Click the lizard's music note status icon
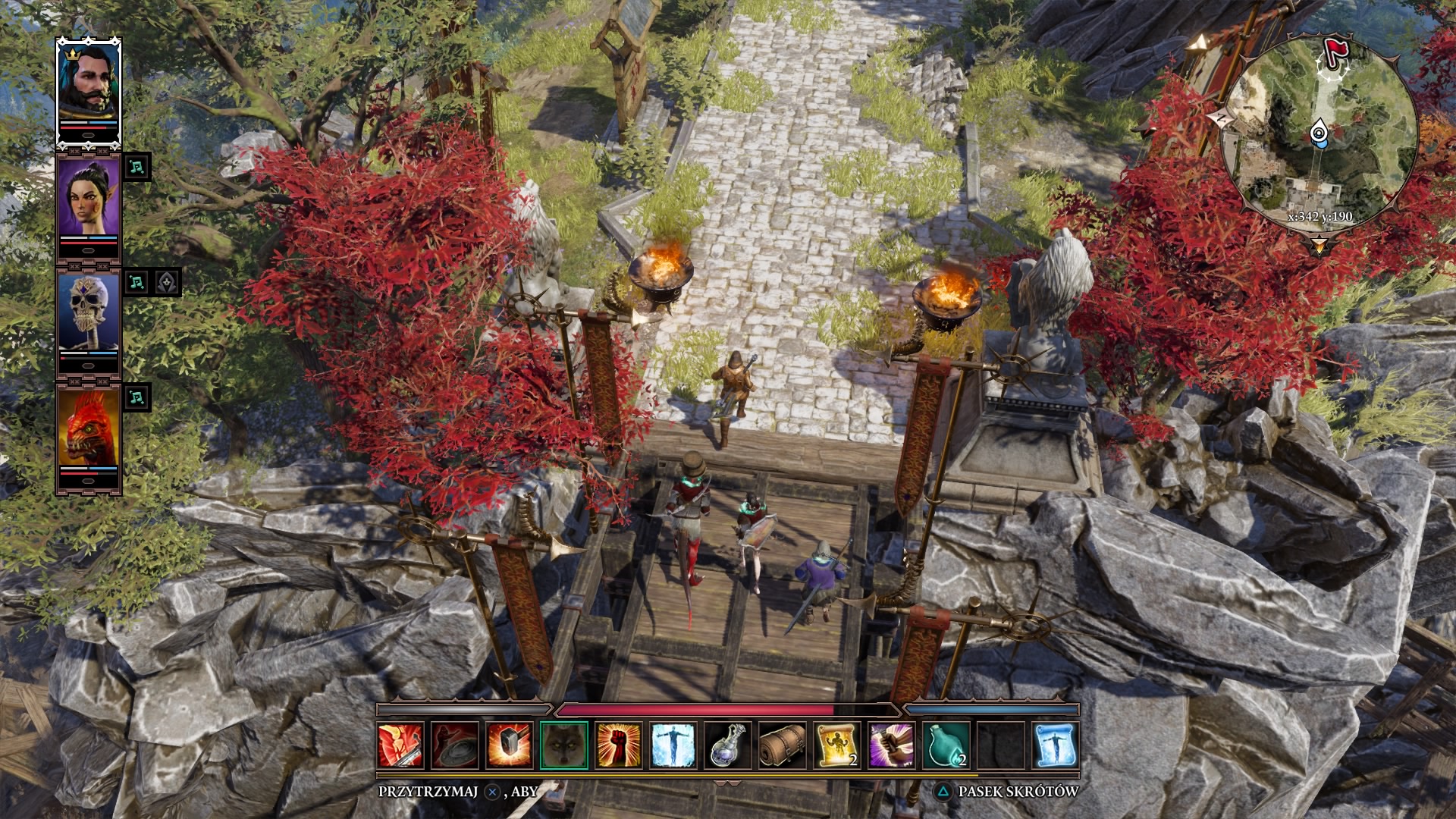 136,397
